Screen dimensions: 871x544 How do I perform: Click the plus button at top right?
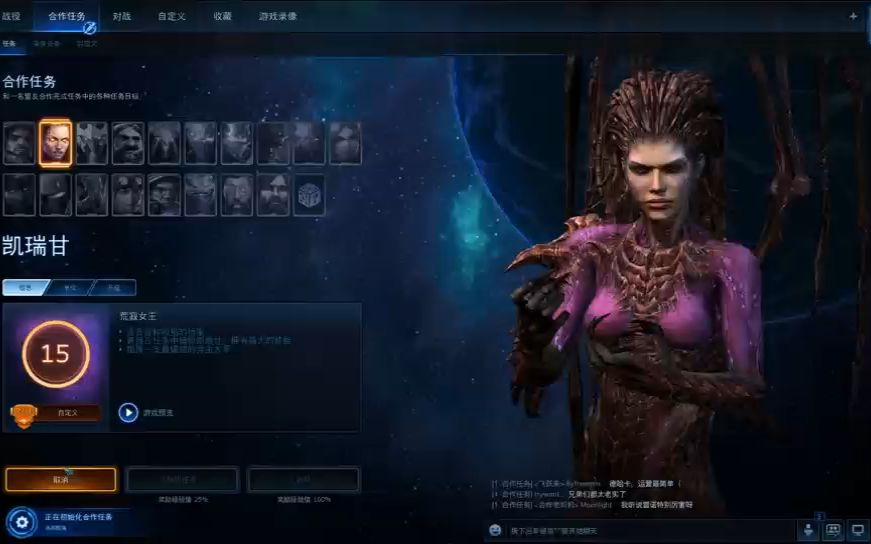point(853,16)
